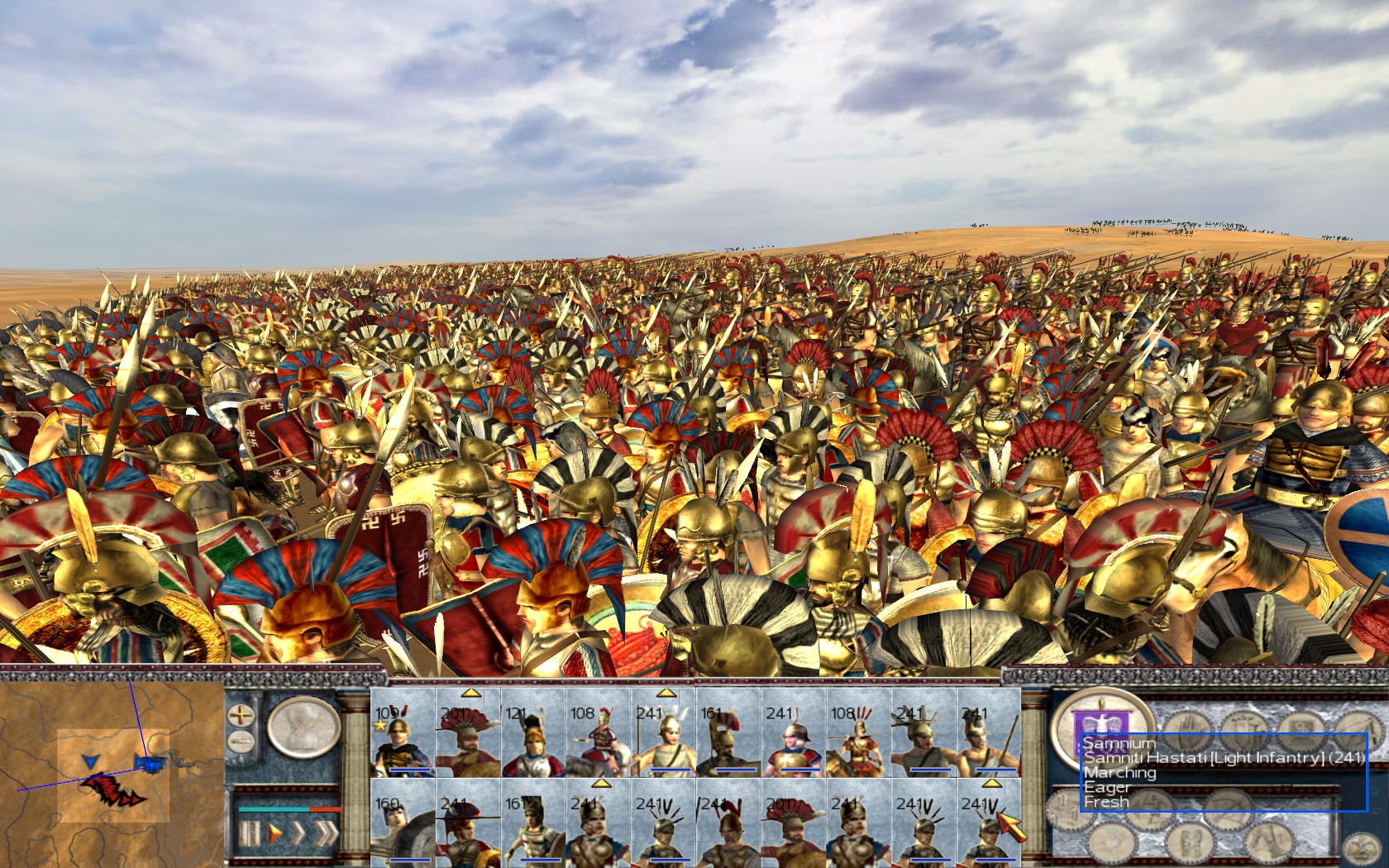Select the cavalry card with 108 and red chevrons
The width and height of the screenshot is (1389, 868).
(857, 734)
